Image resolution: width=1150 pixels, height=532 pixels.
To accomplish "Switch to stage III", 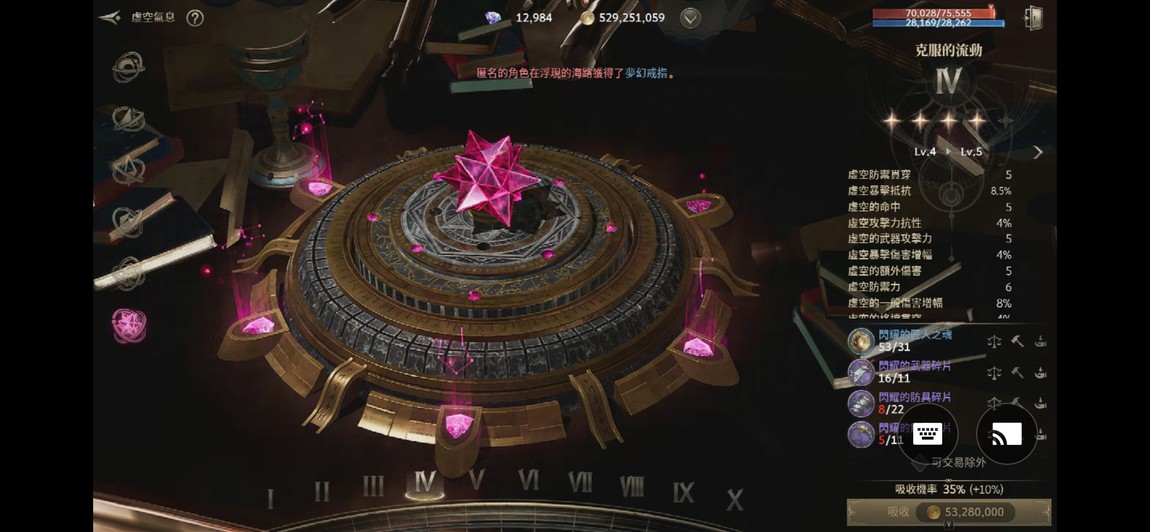I will click(373, 487).
